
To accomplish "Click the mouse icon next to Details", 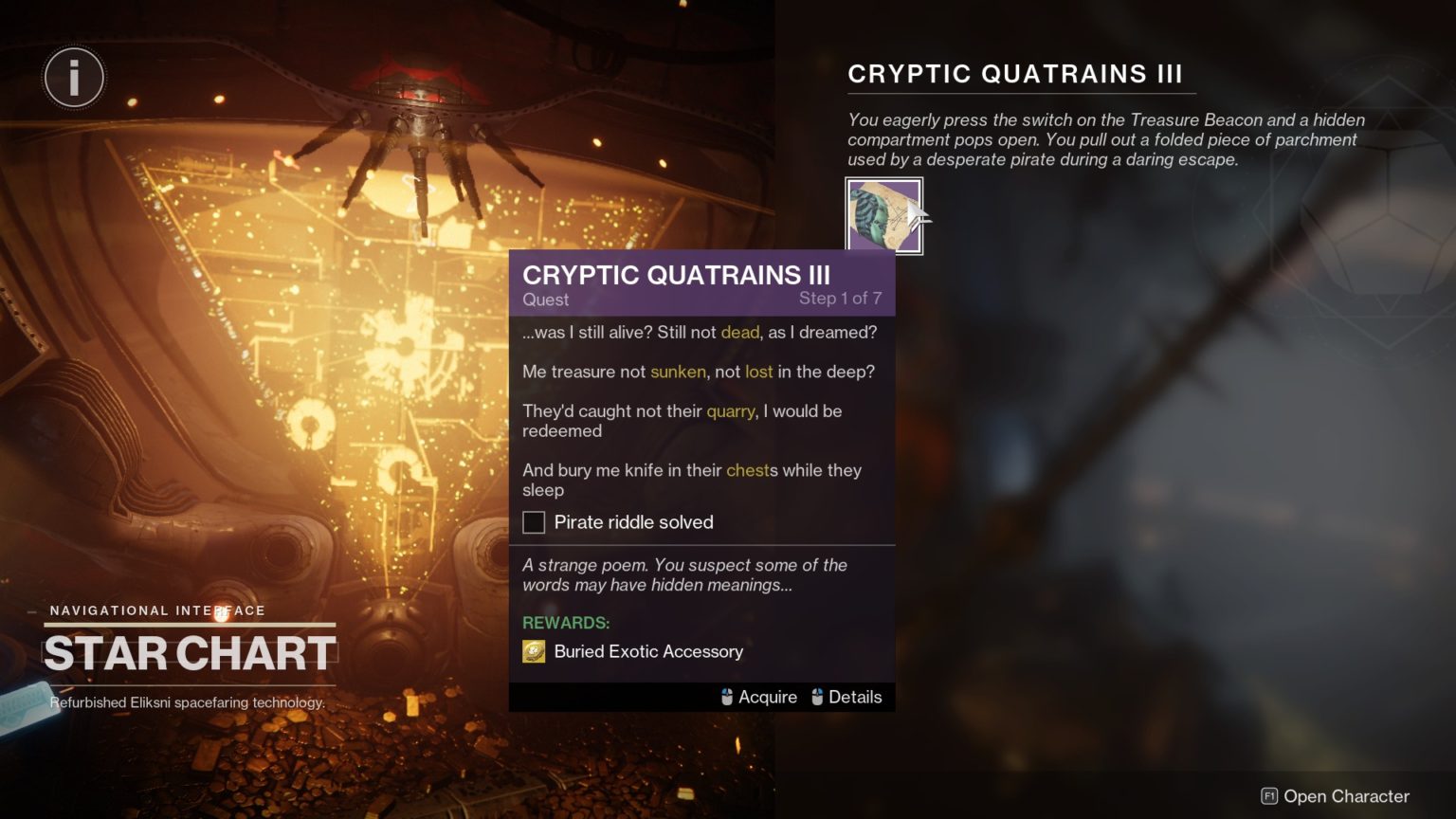I will click(x=817, y=697).
